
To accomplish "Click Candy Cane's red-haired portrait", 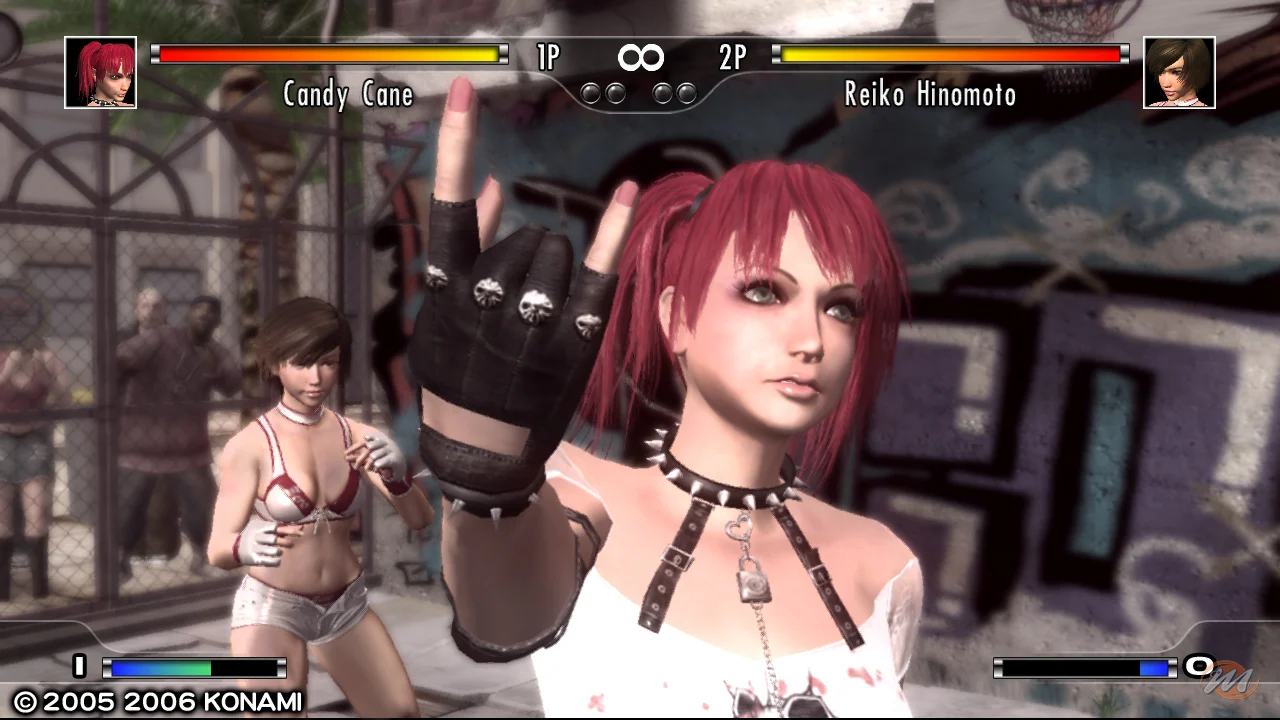I will 101,72.
